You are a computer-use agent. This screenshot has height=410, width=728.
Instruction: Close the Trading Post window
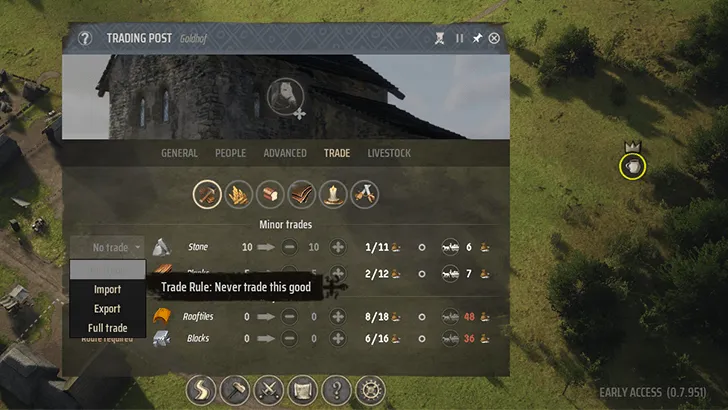coord(494,39)
